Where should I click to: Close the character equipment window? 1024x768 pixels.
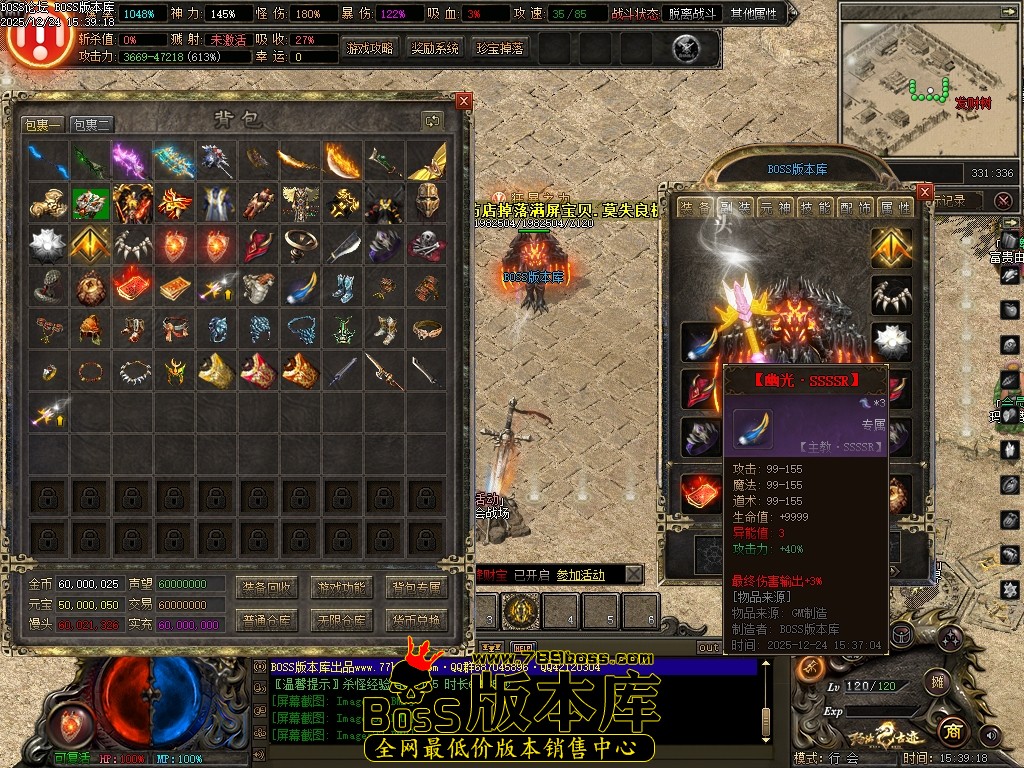(x=924, y=192)
